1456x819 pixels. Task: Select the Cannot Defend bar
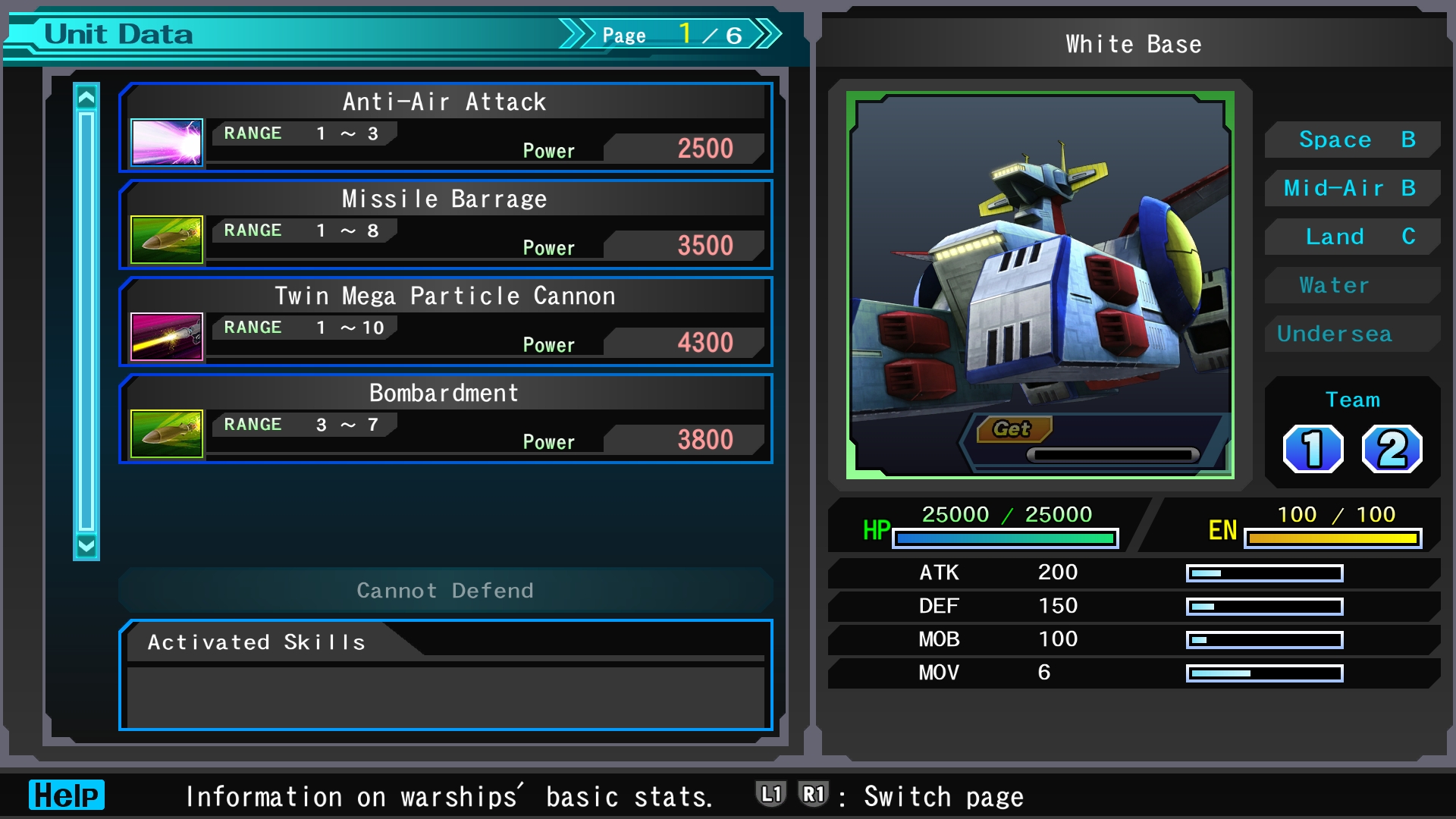coord(446,590)
